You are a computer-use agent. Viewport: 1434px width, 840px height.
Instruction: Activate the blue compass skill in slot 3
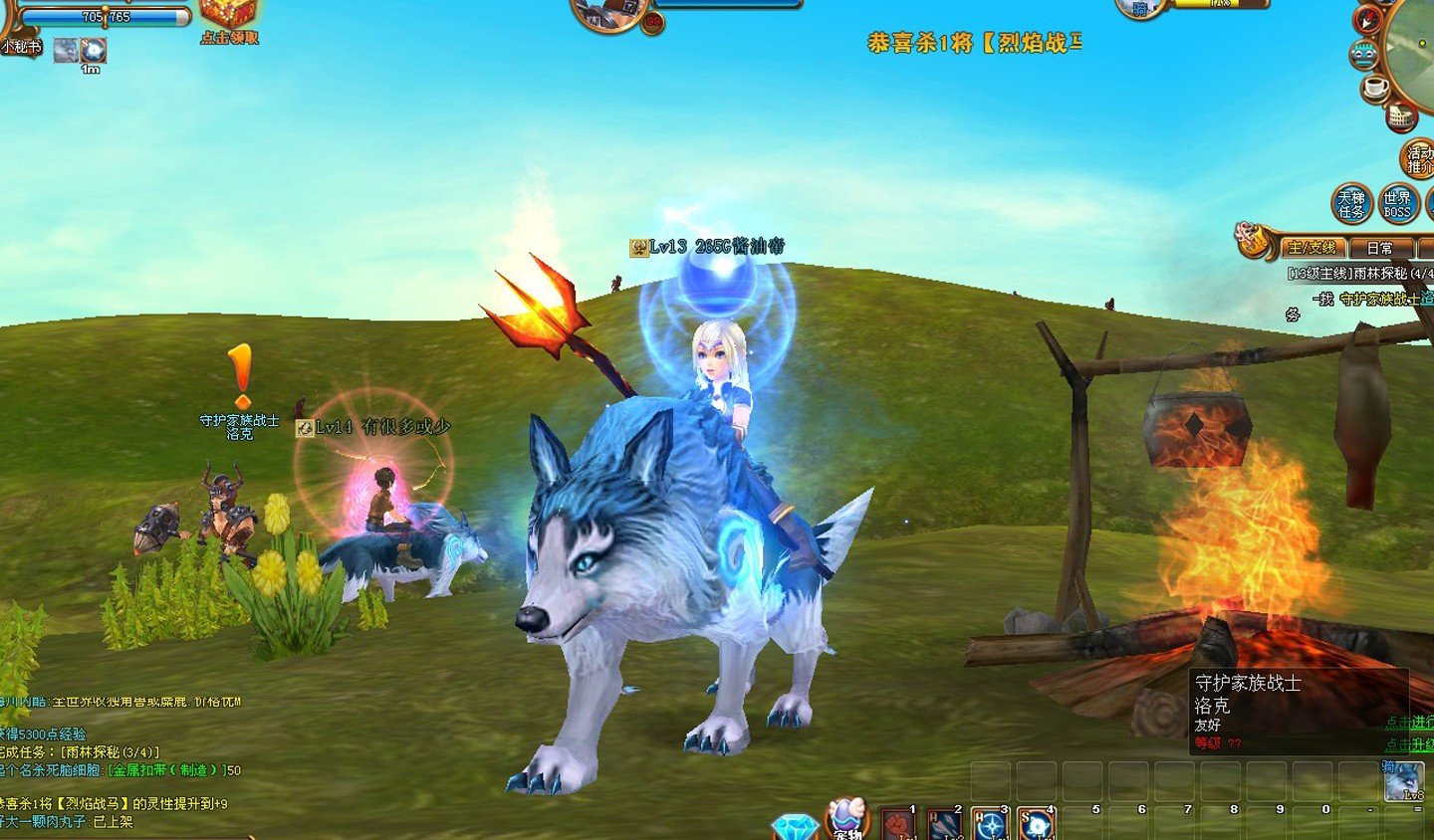[x=990, y=824]
